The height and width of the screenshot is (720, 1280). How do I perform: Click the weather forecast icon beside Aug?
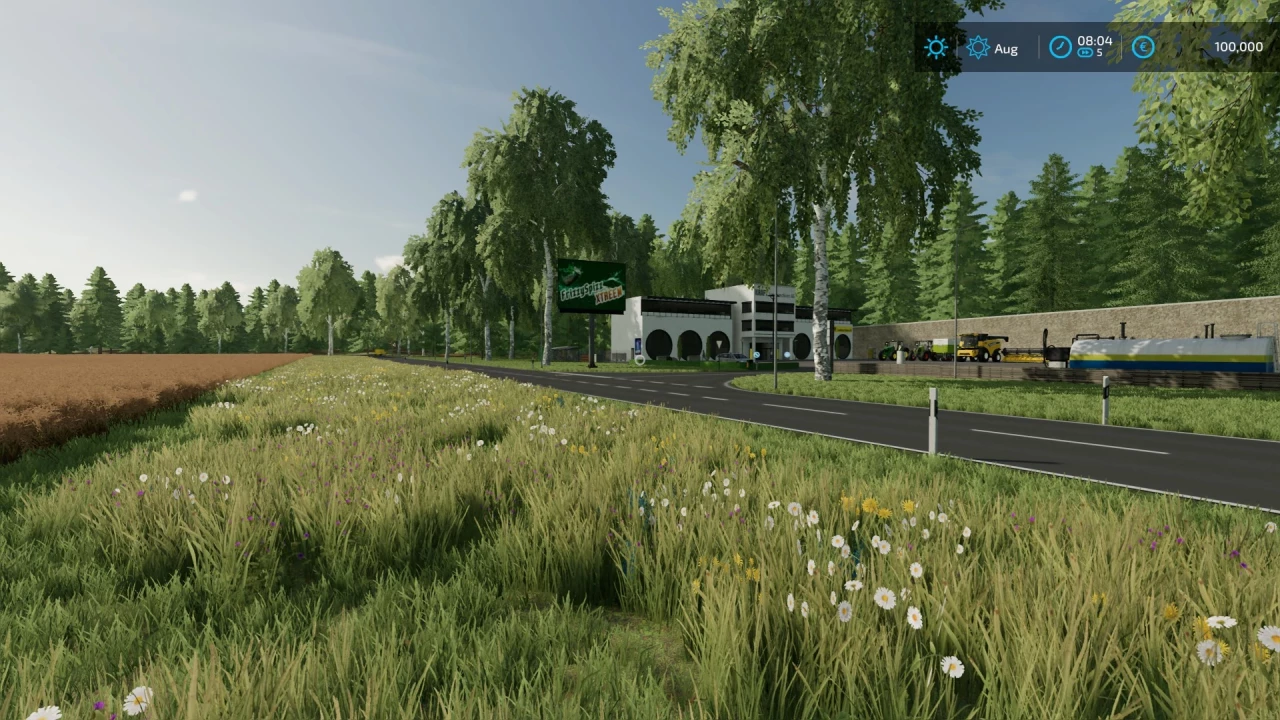click(x=977, y=47)
